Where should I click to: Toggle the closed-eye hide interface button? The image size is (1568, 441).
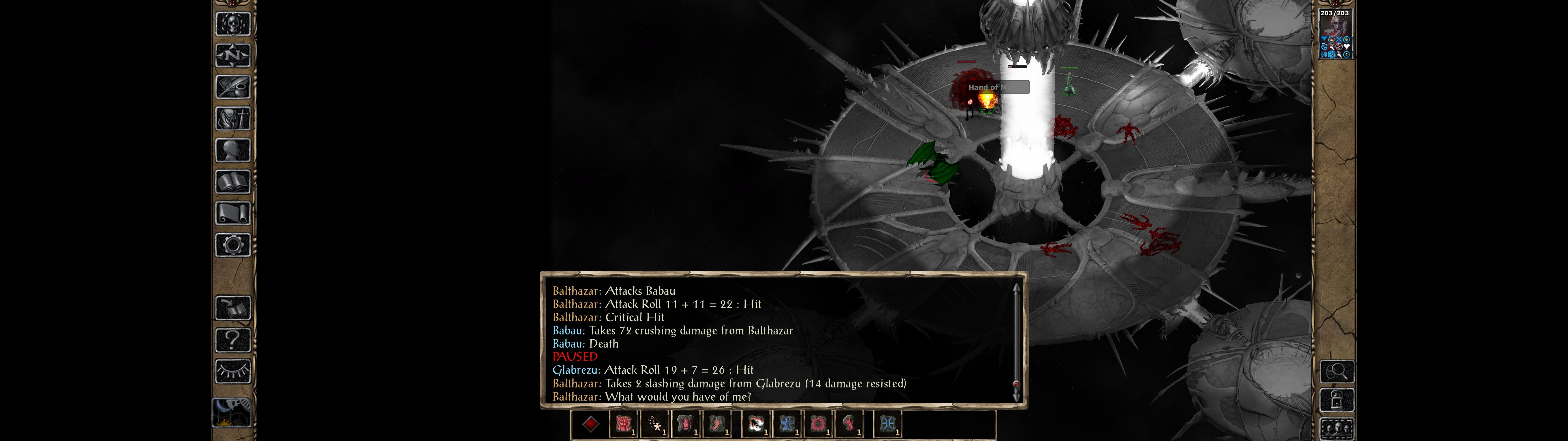[x=232, y=371]
